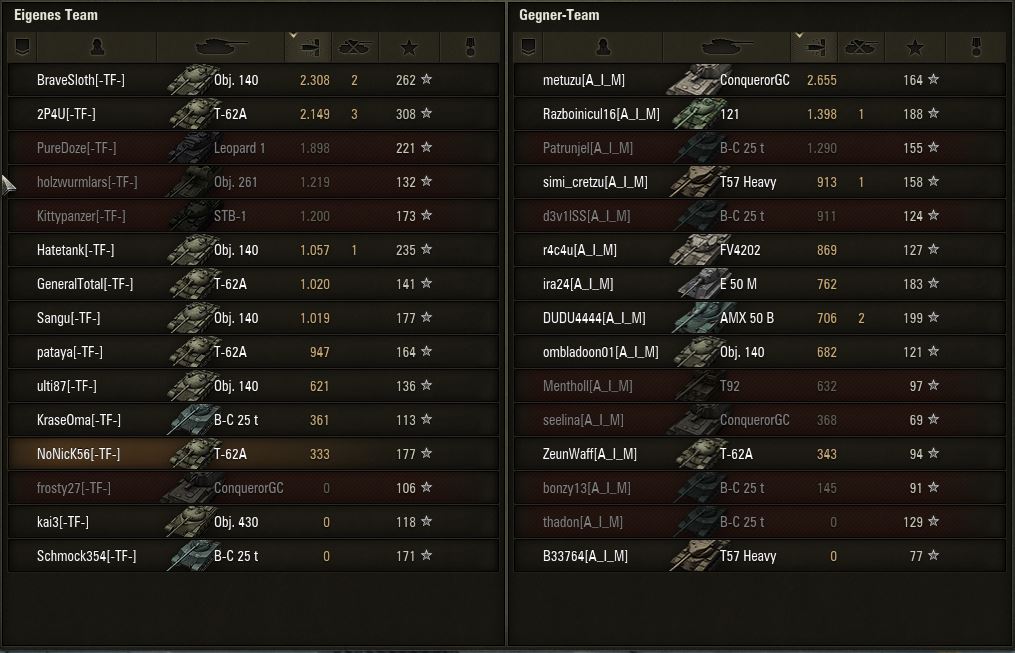This screenshot has height=653, width=1015.
Task: Sort own team by experience star column
Action: click(x=409, y=47)
